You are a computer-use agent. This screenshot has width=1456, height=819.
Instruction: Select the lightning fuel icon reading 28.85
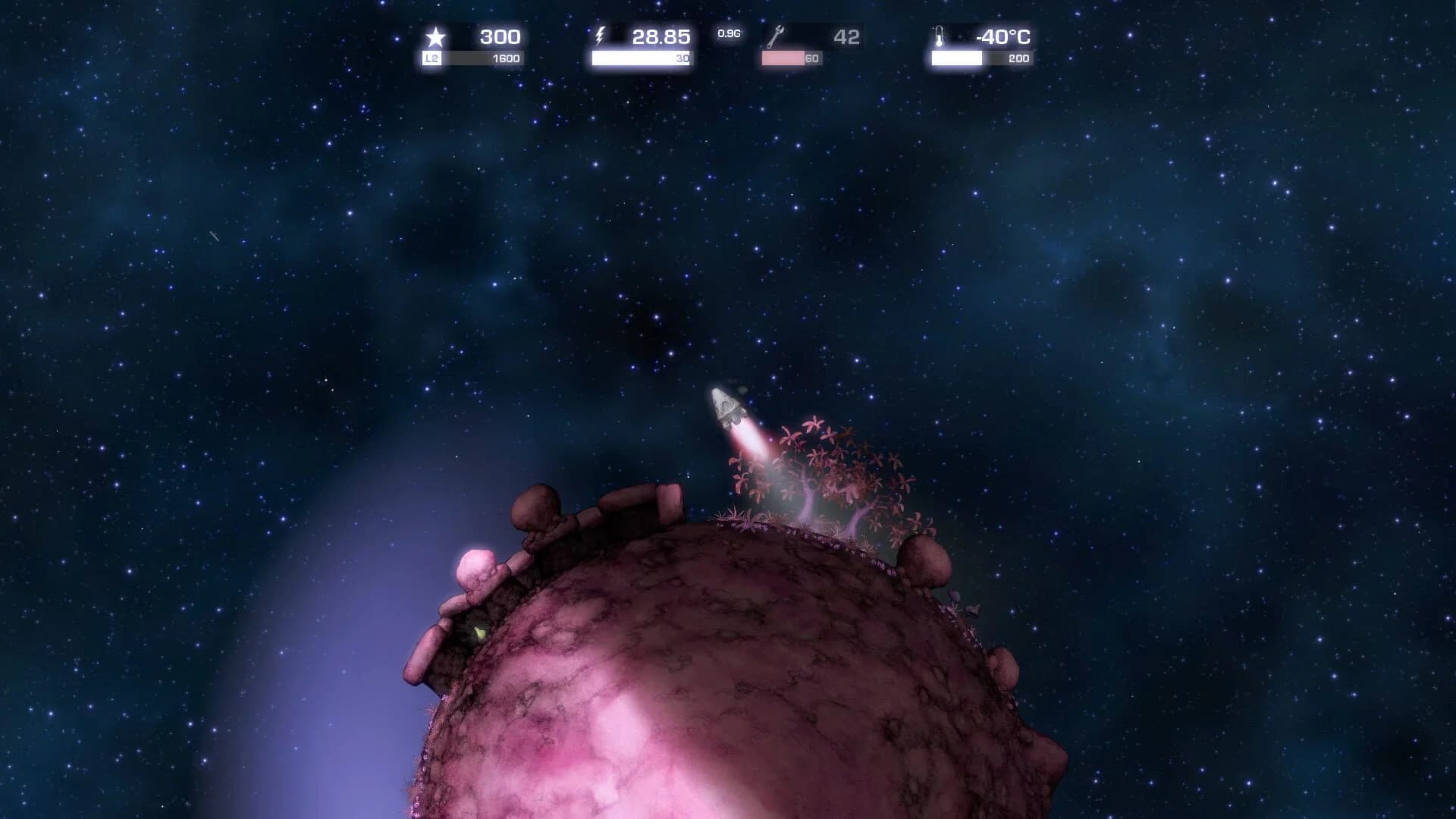tap(601, 35)
